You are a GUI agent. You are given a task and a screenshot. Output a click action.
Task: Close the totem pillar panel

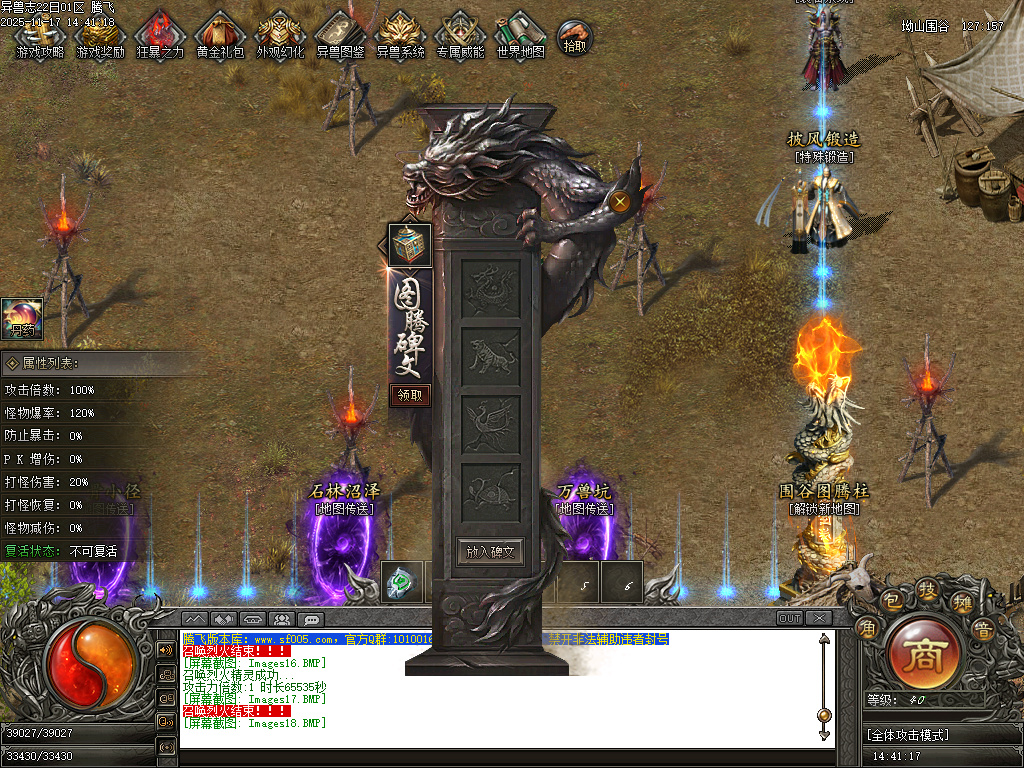point(620,202)
